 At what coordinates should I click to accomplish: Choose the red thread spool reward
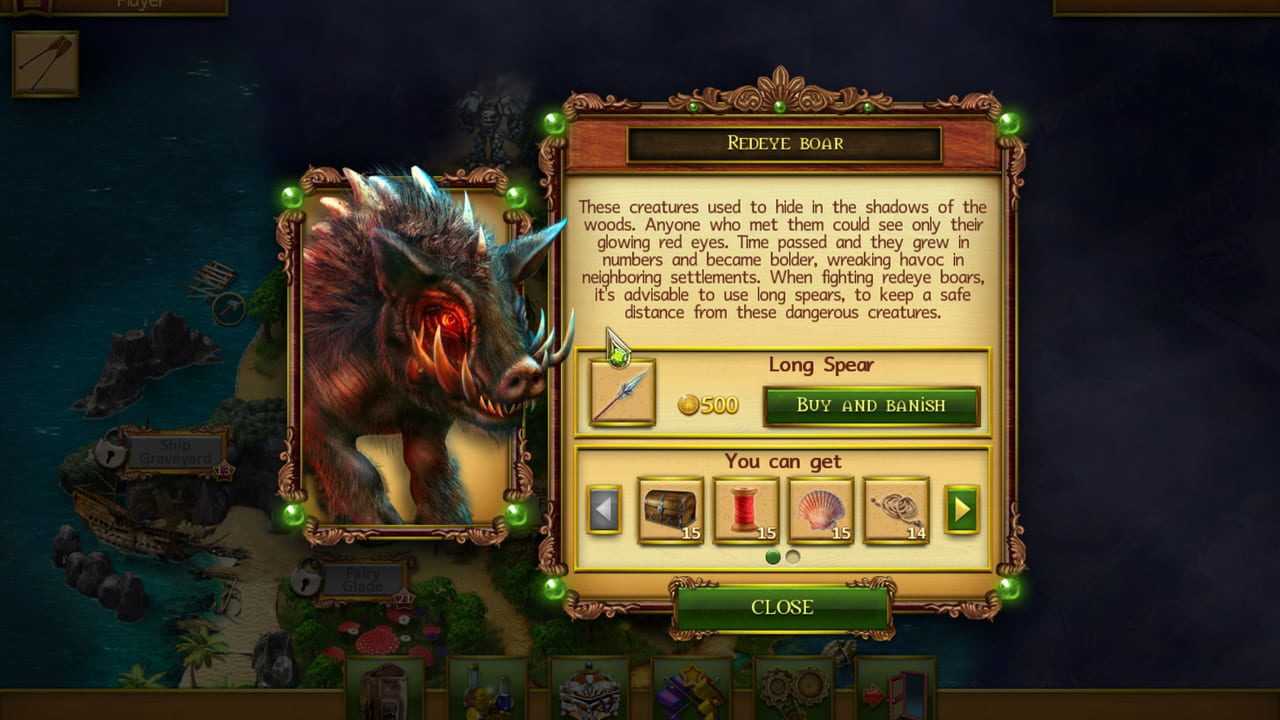tap(746, 510)
